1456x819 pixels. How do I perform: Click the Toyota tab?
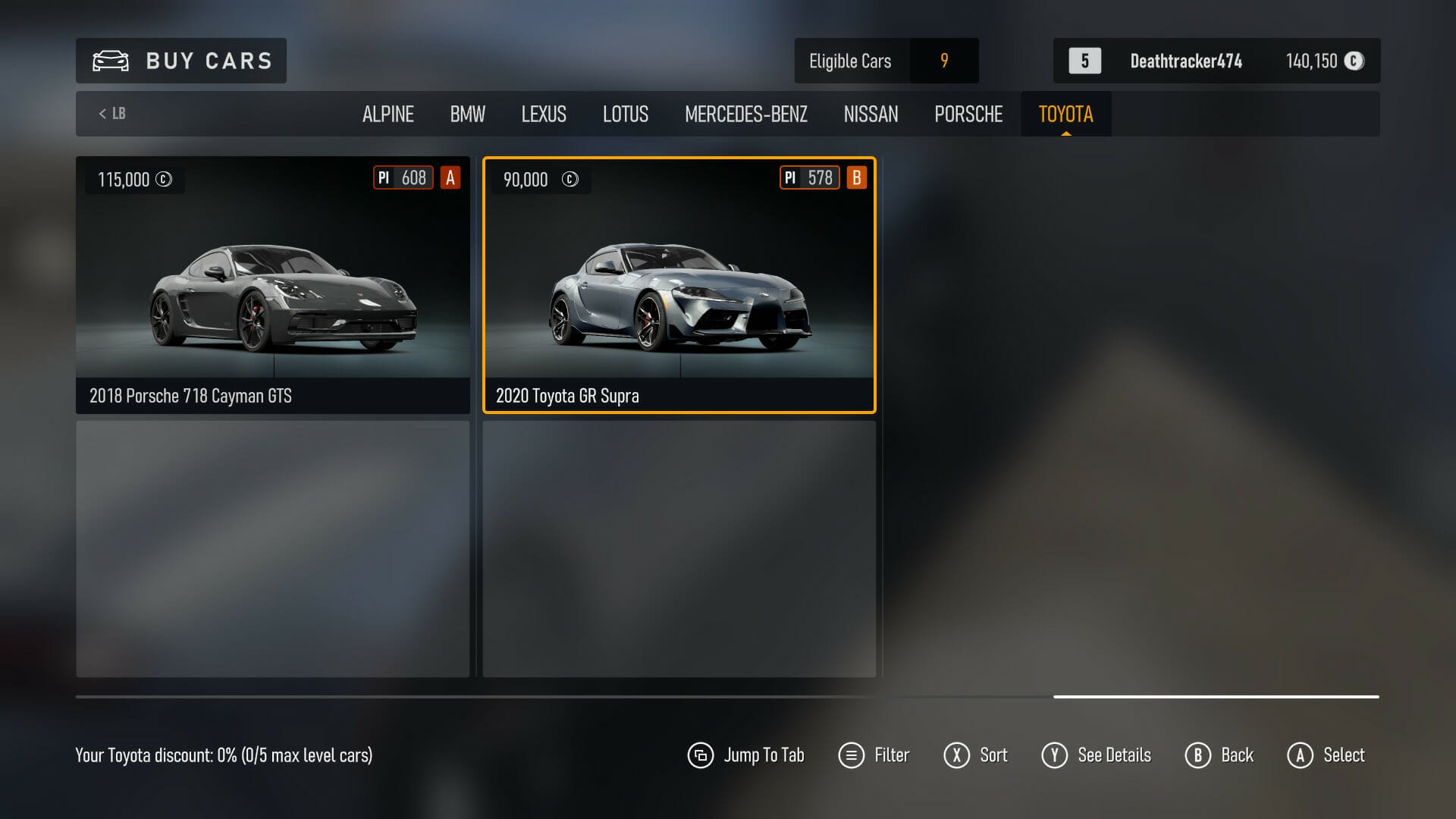pos(1065,115)
